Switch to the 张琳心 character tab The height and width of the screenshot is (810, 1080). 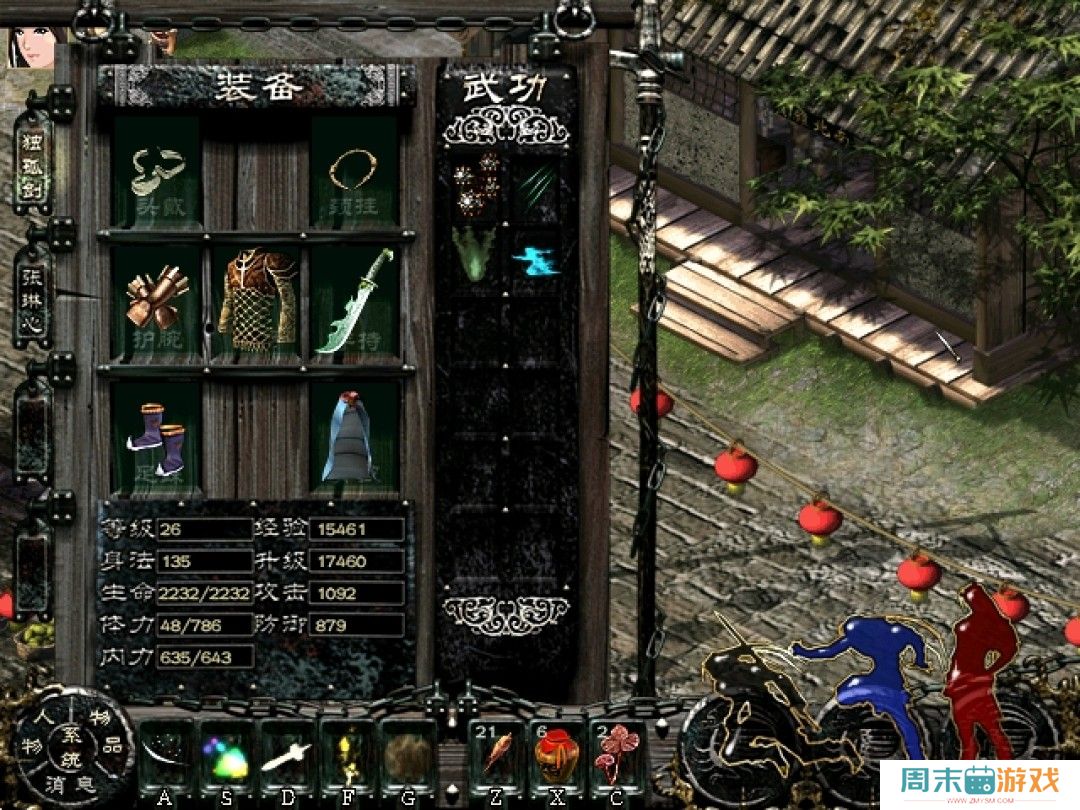point(33,297)
